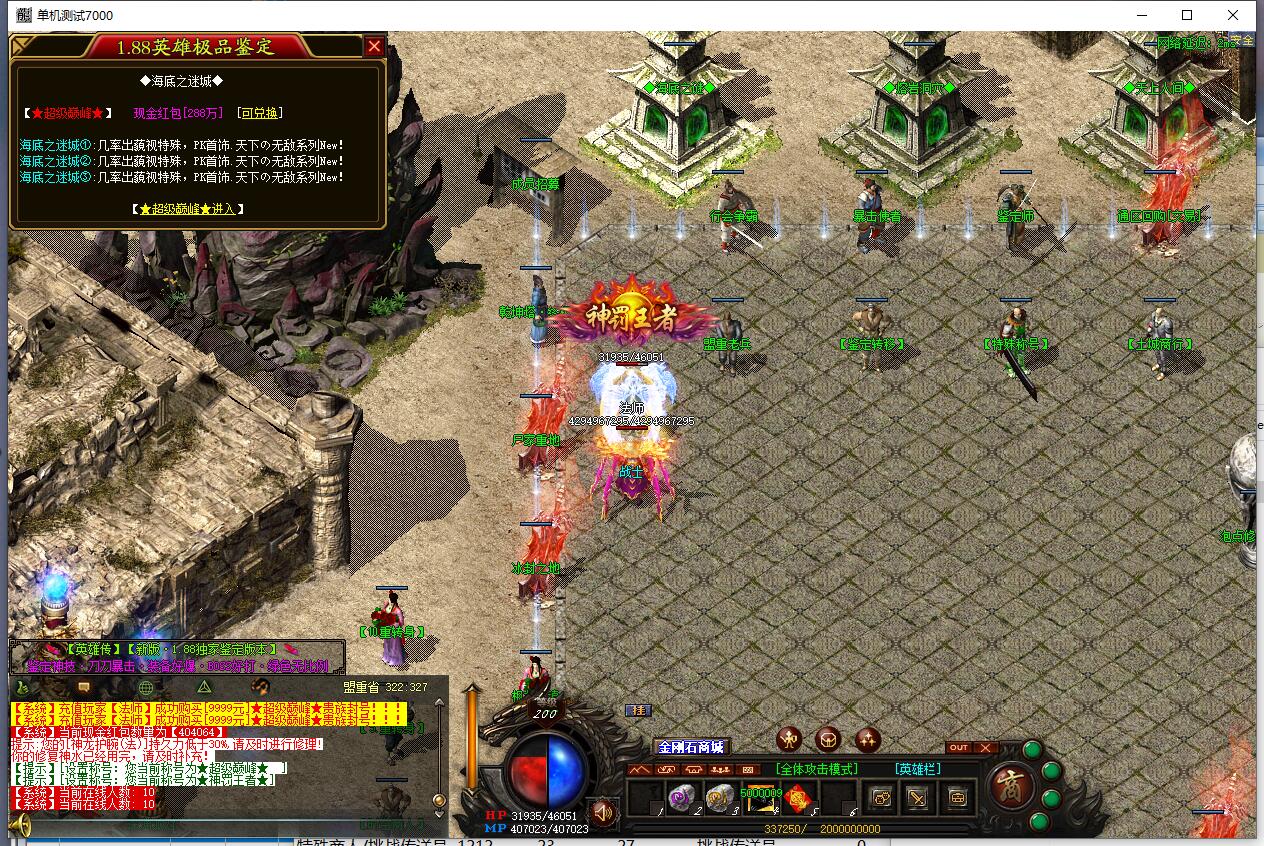Open the treasure chest bag button
Image resolution: width=1264 pixels, height=846 pixels.
coord(957,798)
